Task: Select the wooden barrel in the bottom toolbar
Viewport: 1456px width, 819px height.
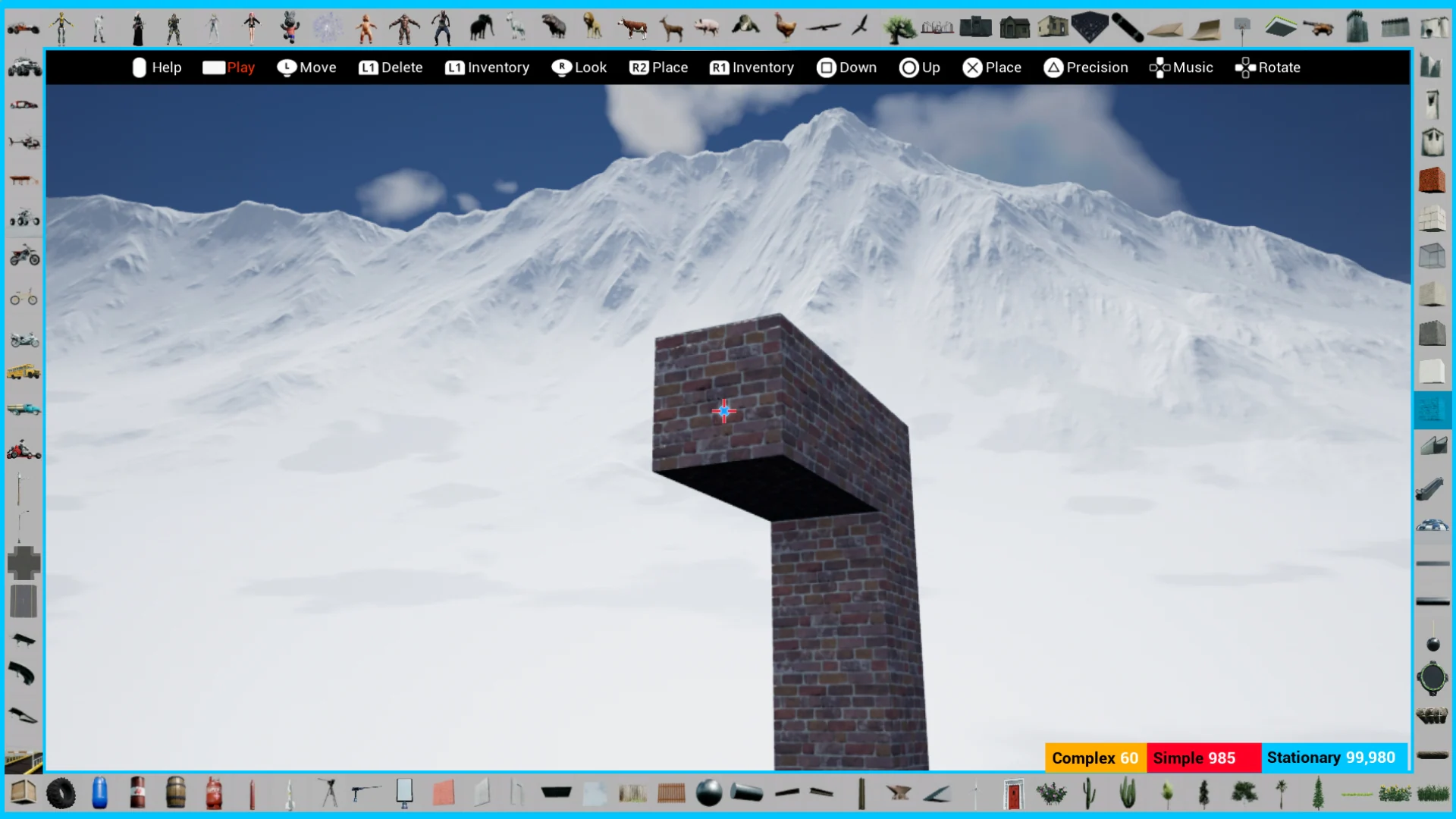Action: tap(175, 793)
